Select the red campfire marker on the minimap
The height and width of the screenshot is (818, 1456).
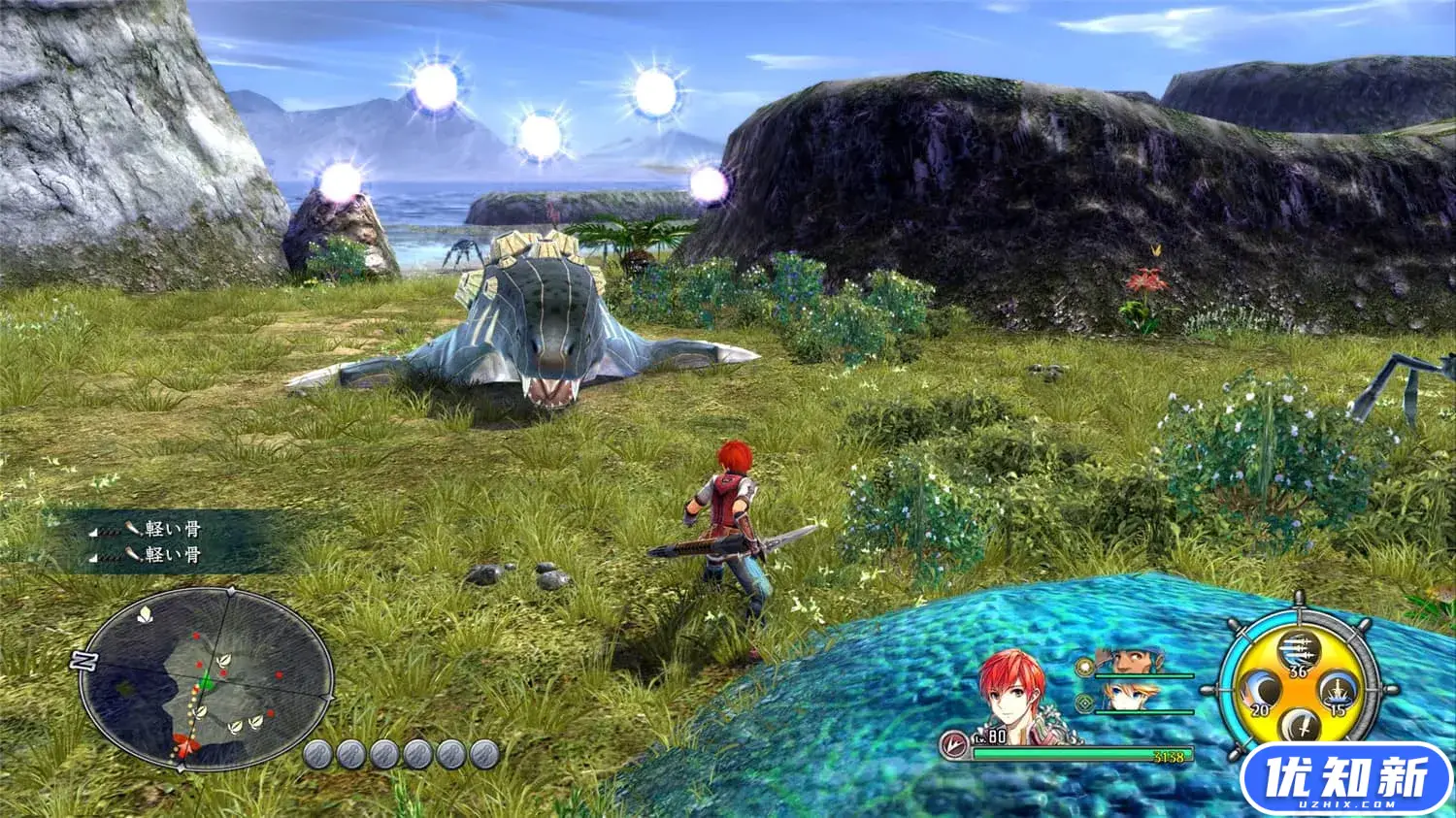187,746
